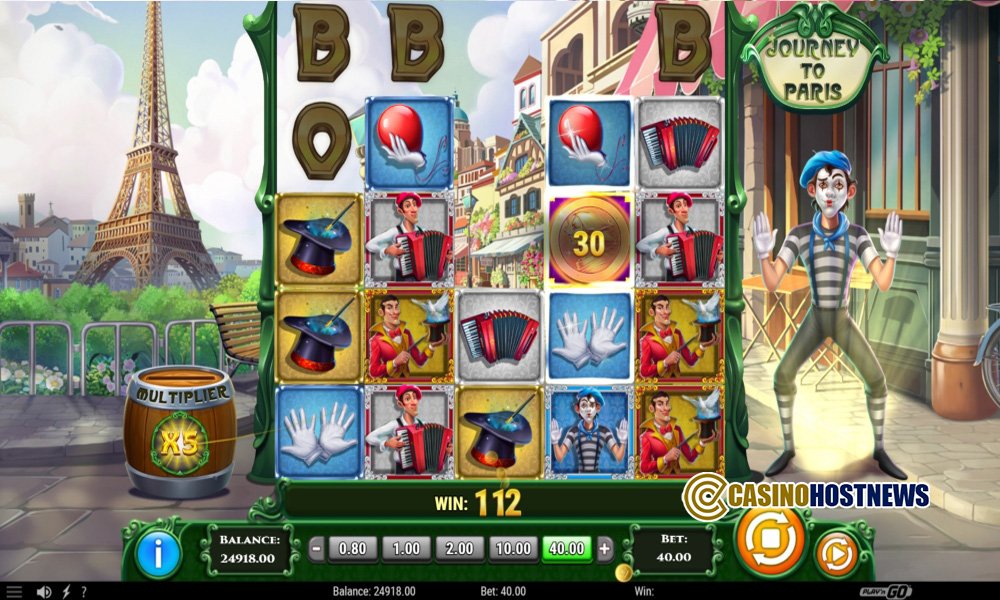Toggle the lightning bolt fast play option
This screenshot has height=600, width=1000.
coord(66,592)
